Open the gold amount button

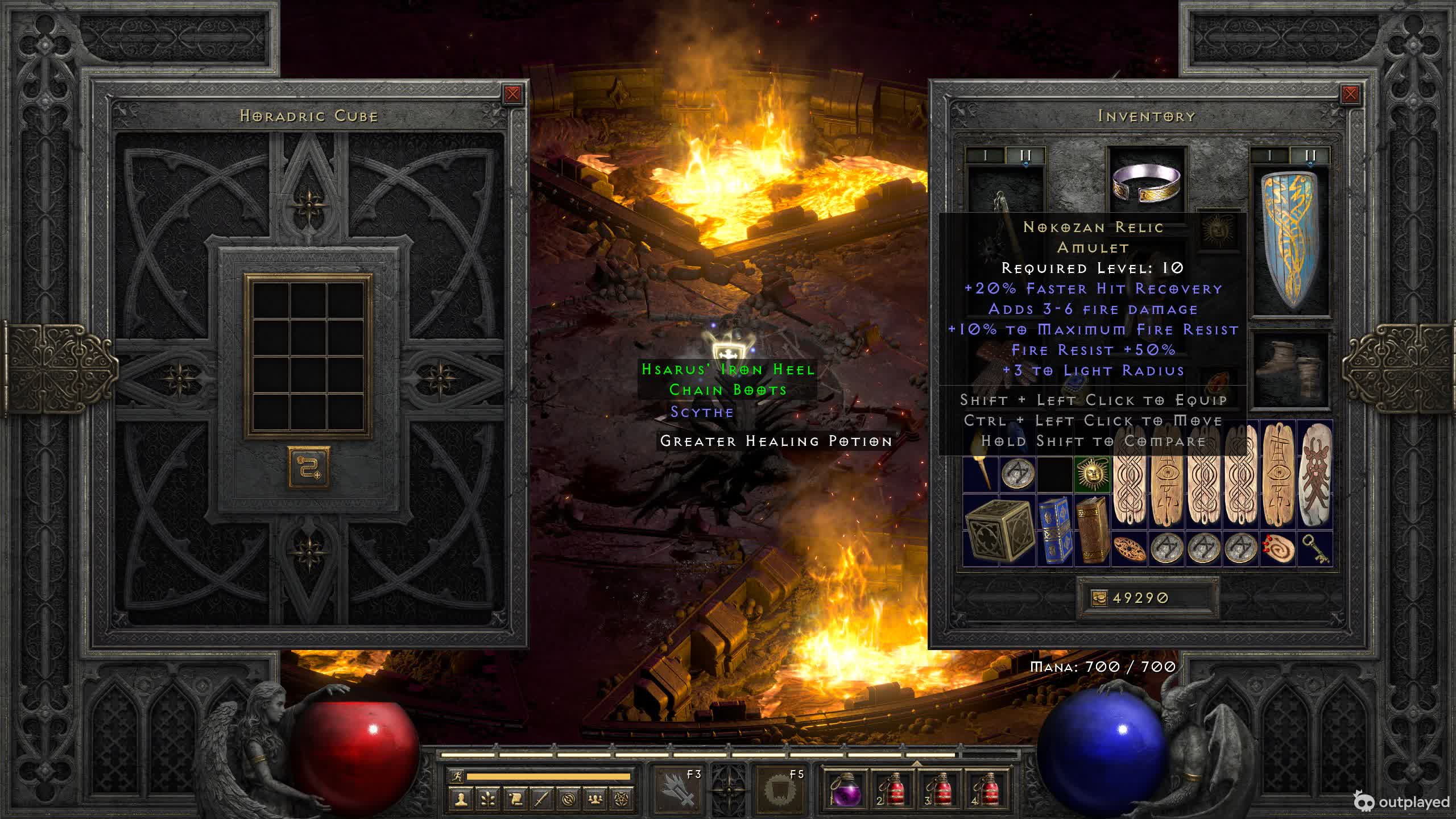click(1099, 598)
